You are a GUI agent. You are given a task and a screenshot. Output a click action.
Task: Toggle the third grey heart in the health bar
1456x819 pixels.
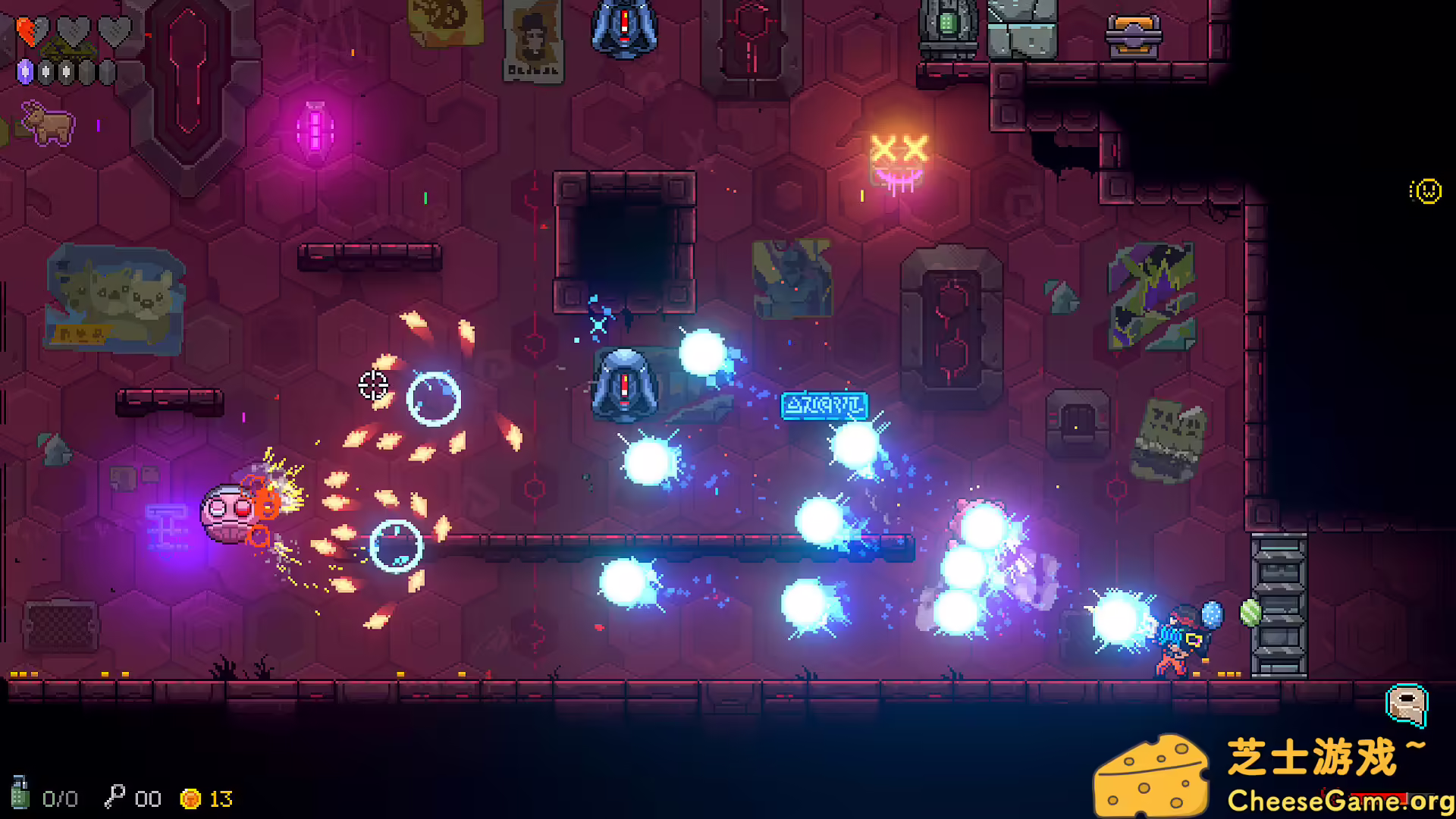tap(113, 32)
